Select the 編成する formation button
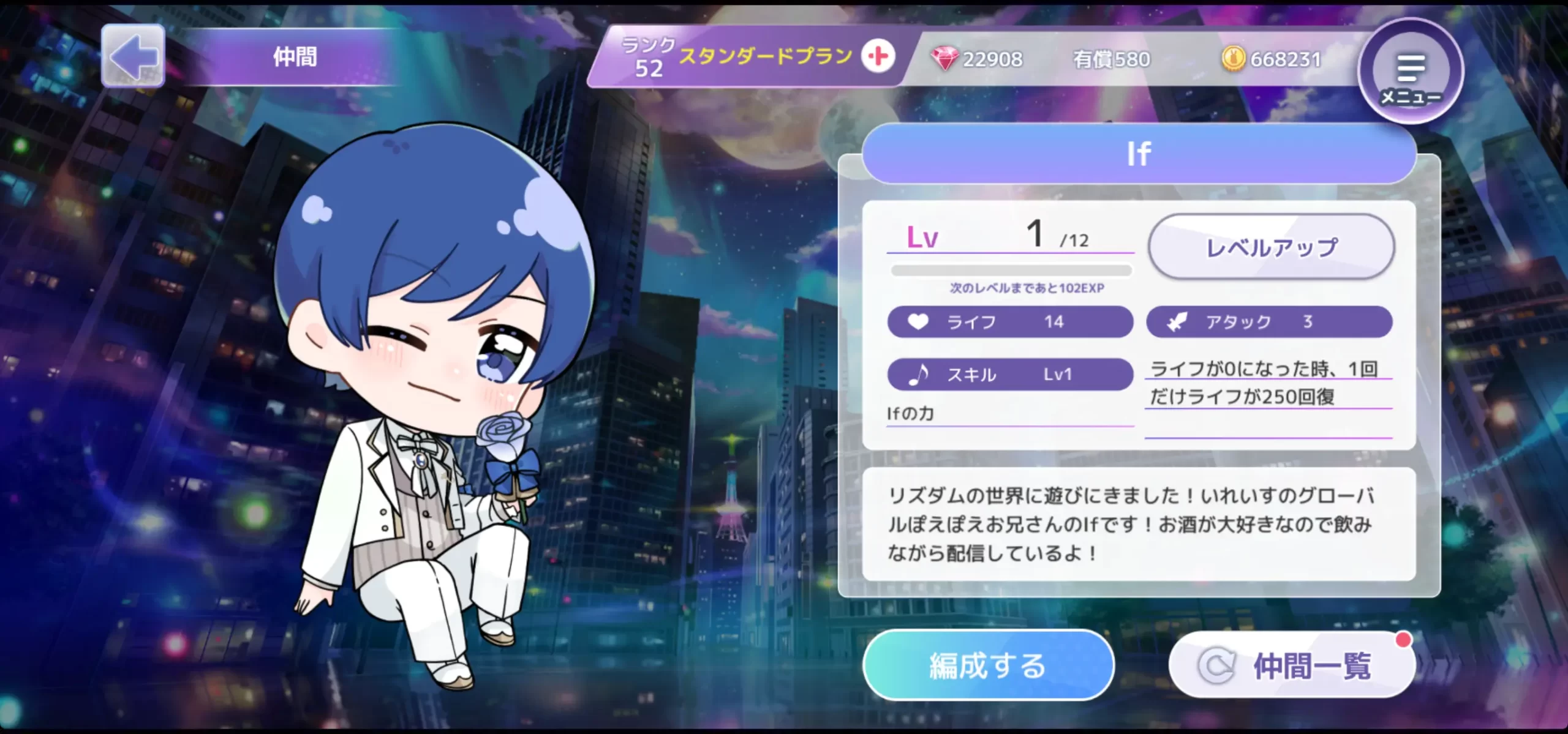 (x=987, y=665)
